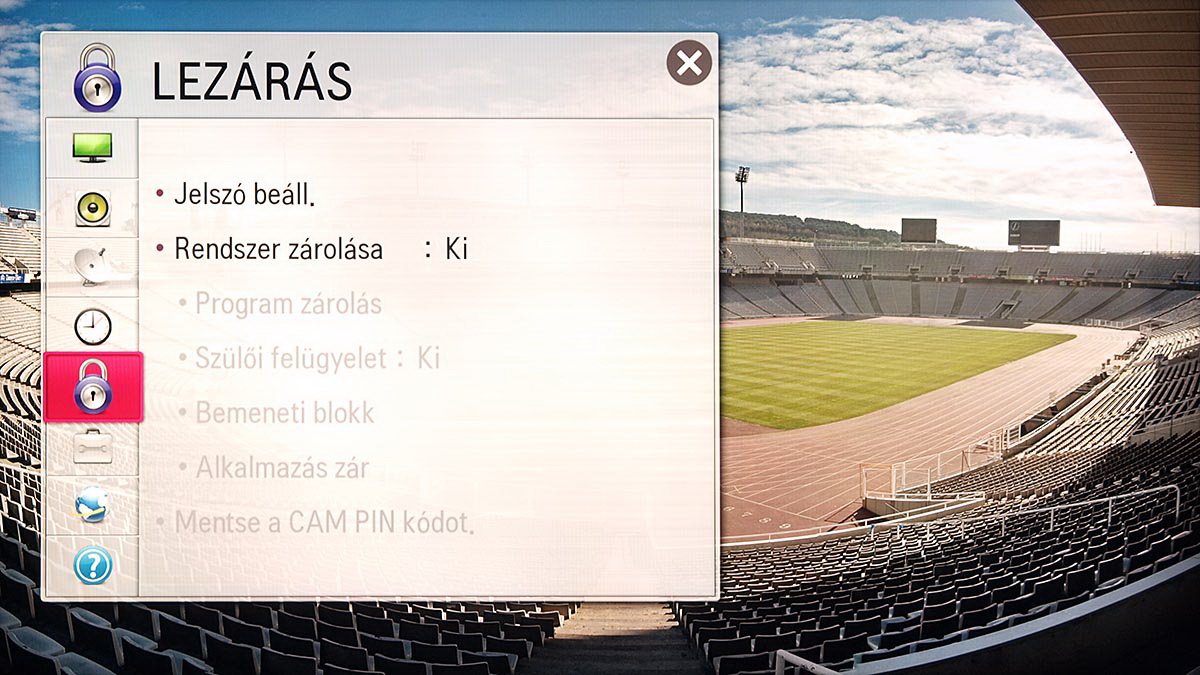Viewport: 1200px width, 675px height.
Task: Choose Alkalmazás zár option
Action: click(x=282, y=467)
